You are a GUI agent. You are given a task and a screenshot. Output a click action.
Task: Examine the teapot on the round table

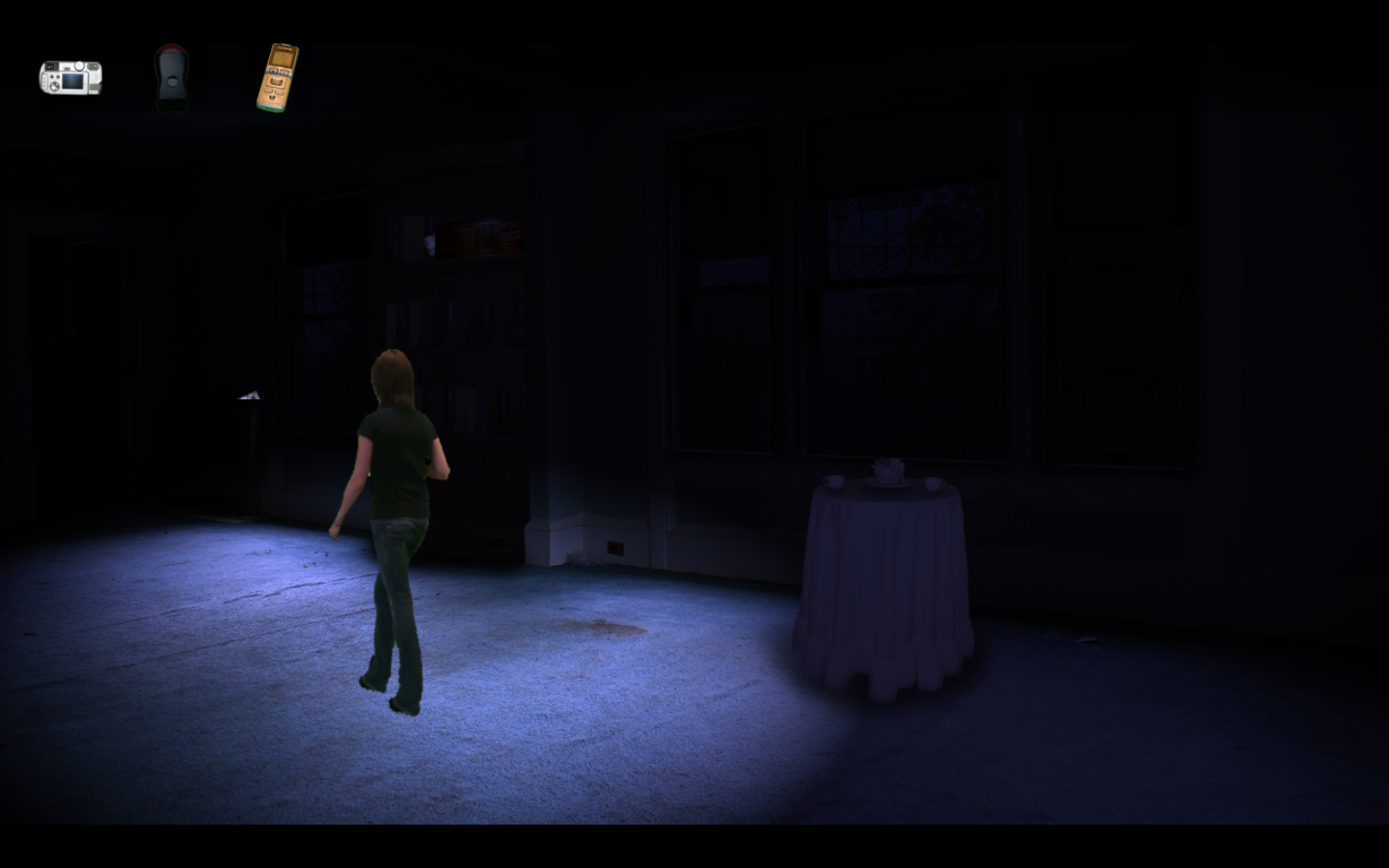[x=885, y=470]
